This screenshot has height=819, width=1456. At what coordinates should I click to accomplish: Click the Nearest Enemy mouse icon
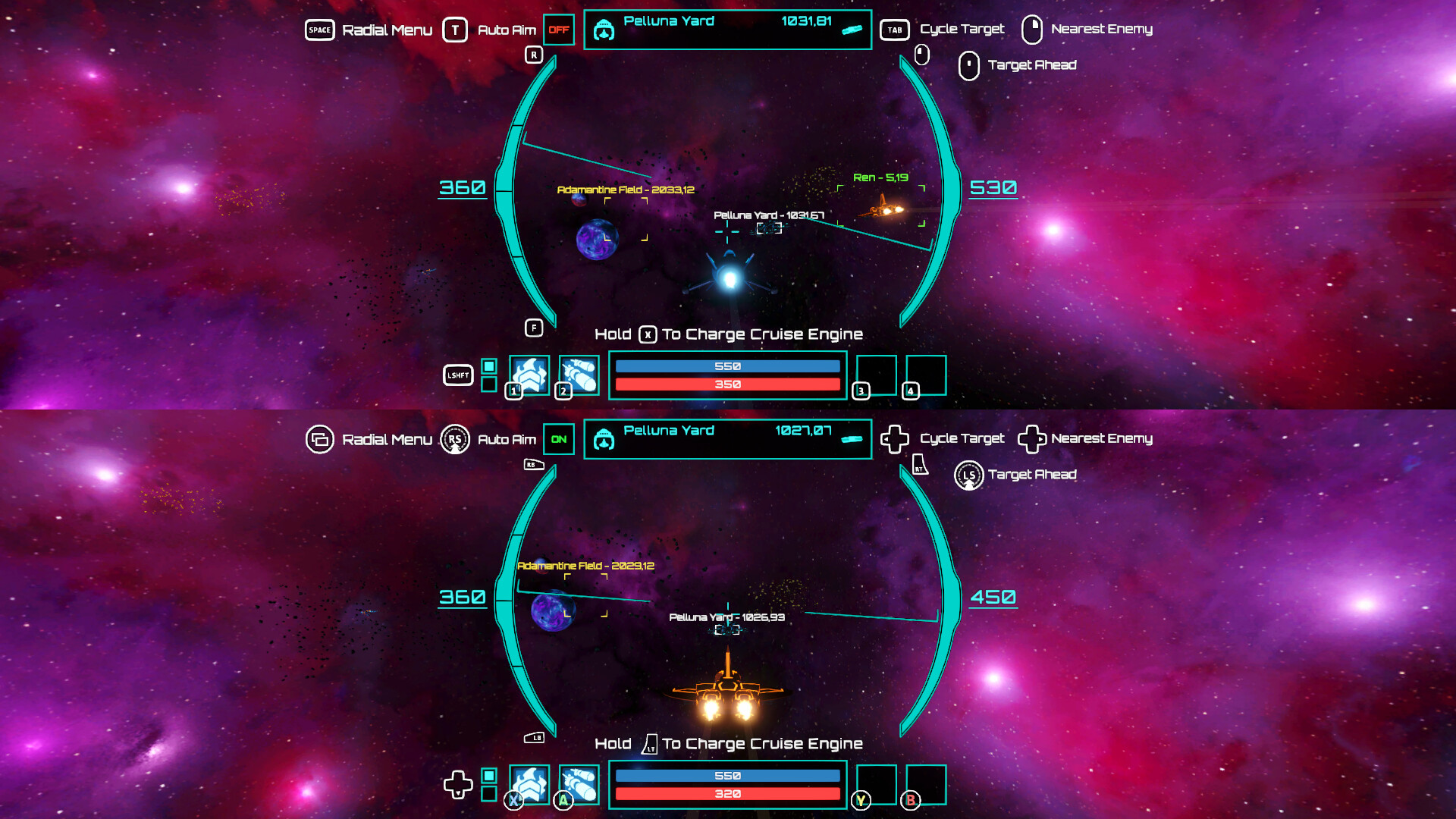pos(1032,30)
